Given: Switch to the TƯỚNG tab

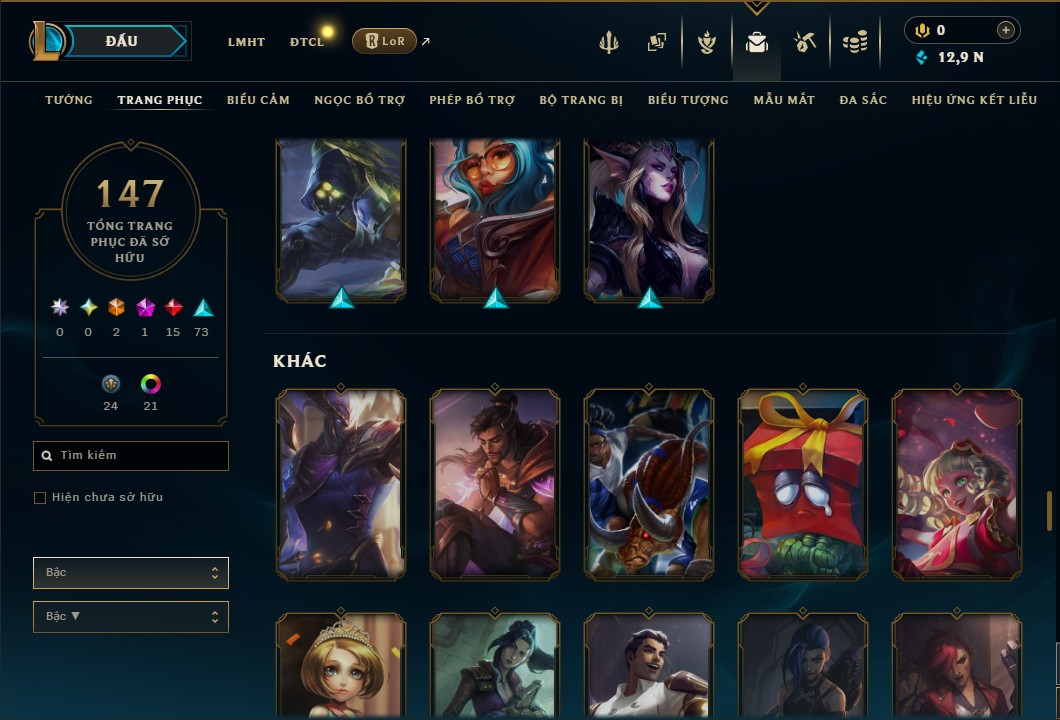Looking at the screenshot, I should pyautogui.click(x=69, y=100).
